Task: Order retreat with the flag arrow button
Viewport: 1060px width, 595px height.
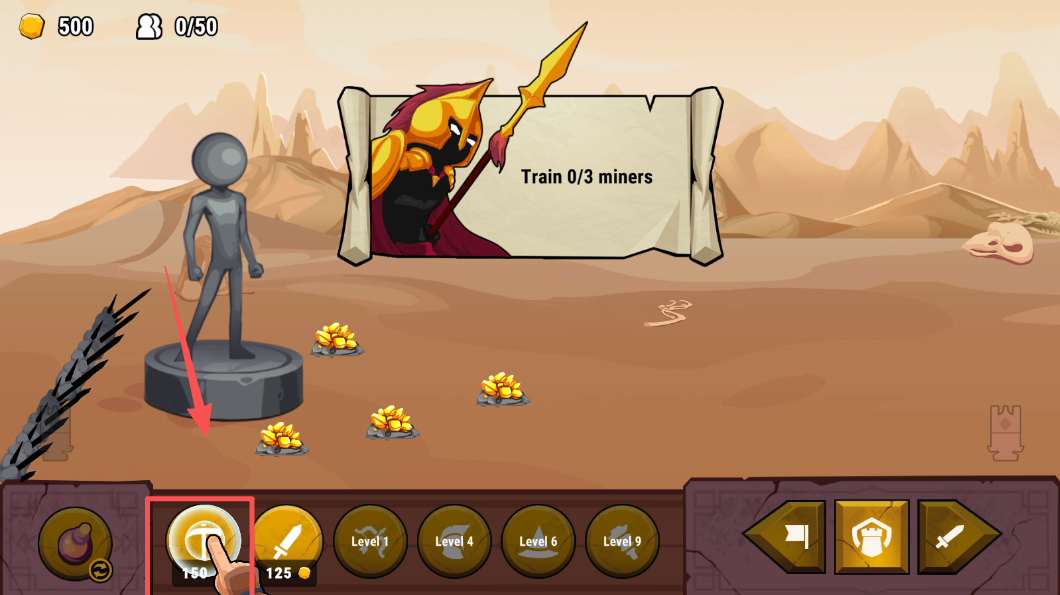Action: 788,538
